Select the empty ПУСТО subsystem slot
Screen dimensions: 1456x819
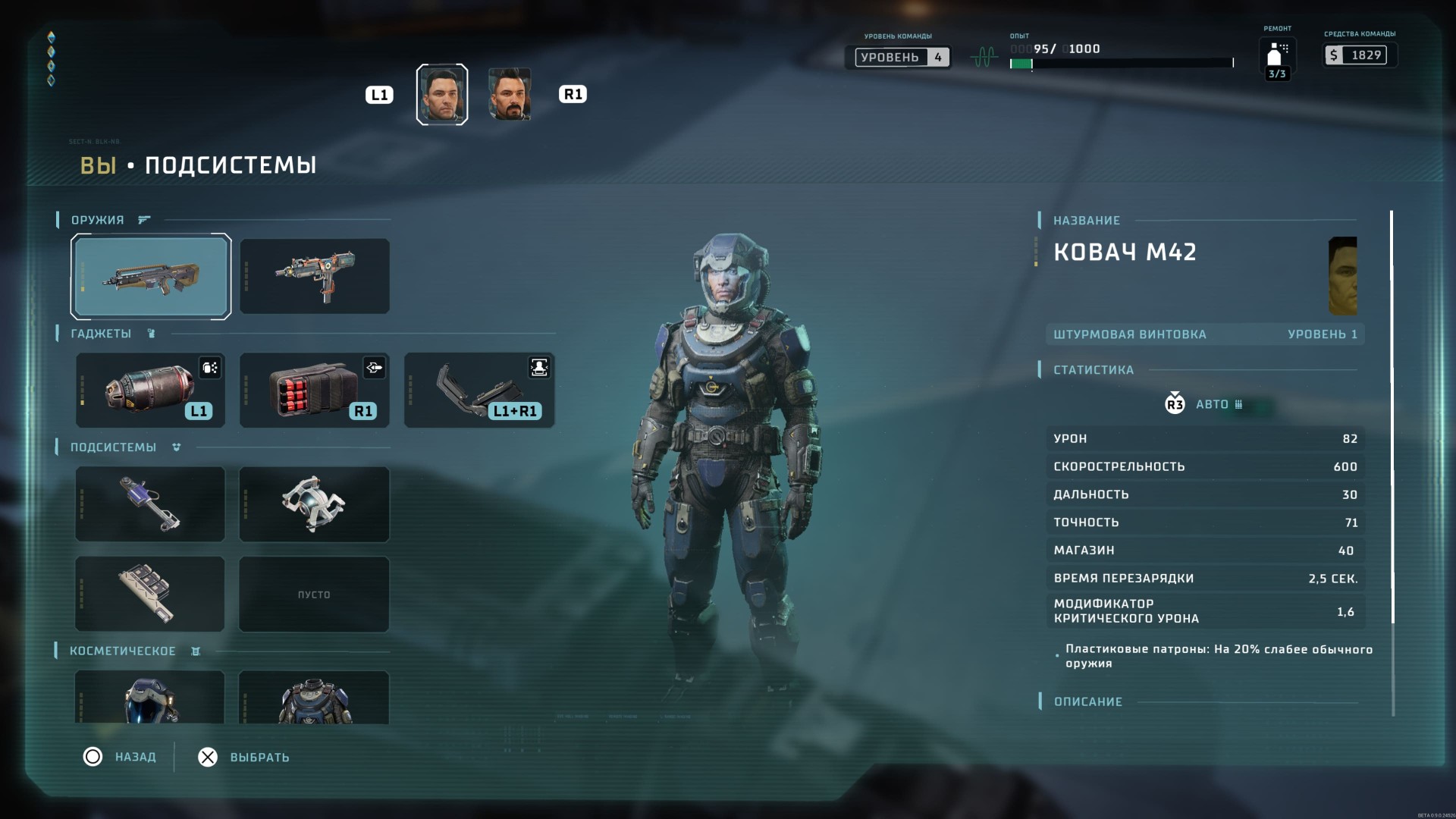(314, 595)
